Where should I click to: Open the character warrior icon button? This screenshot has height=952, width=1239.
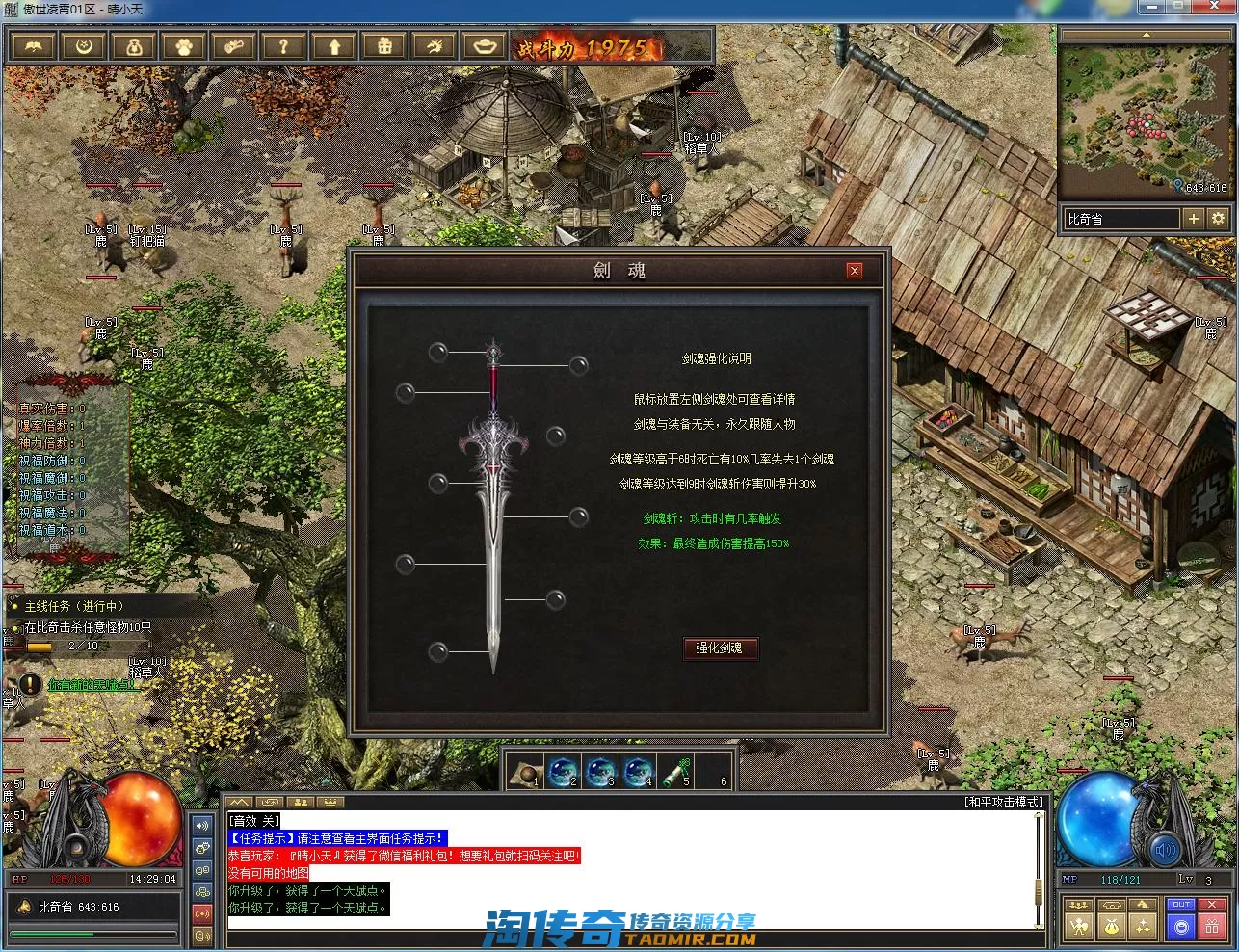tap(1079, 927)
